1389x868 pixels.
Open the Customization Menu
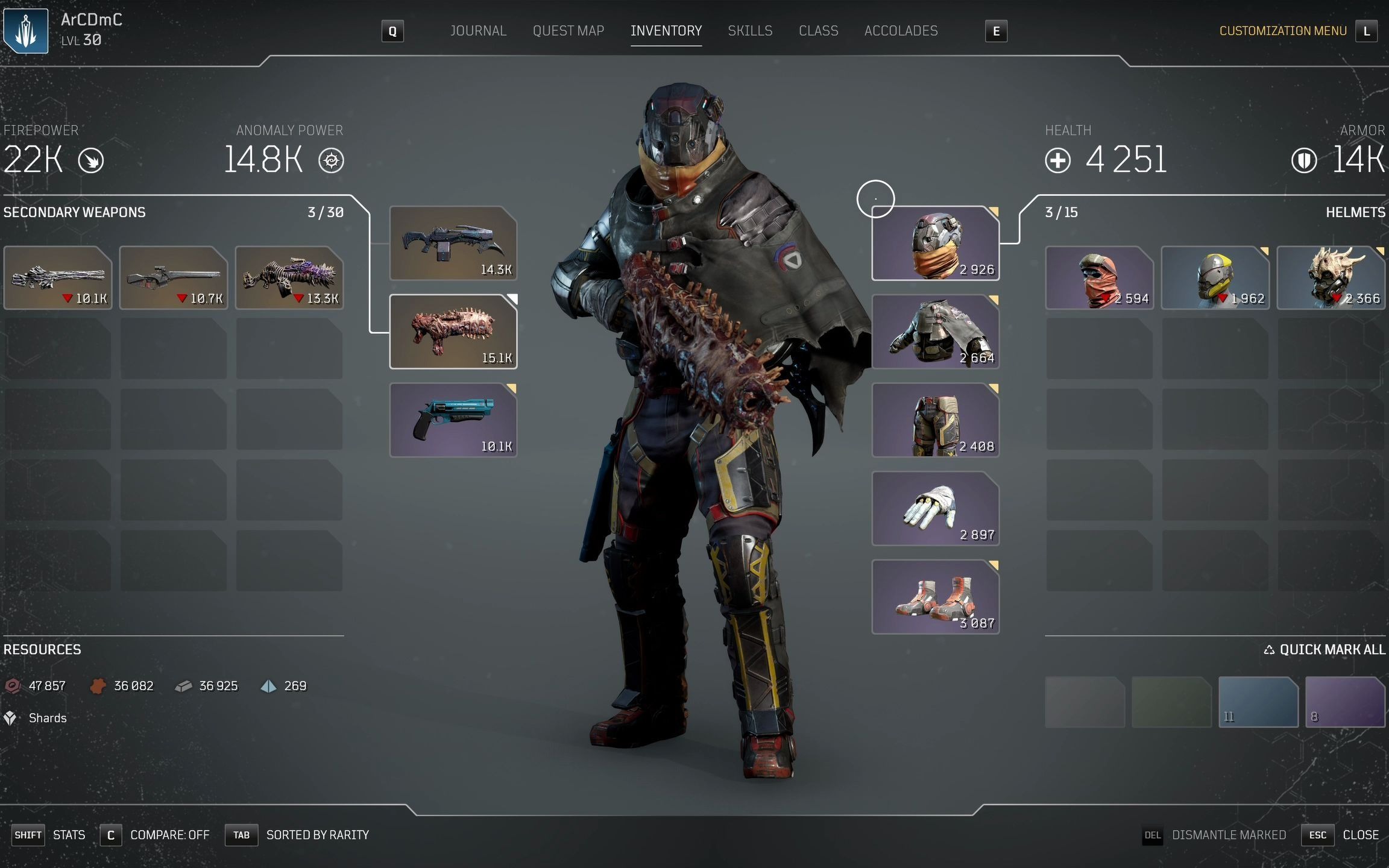click(x=1282, y=31)
